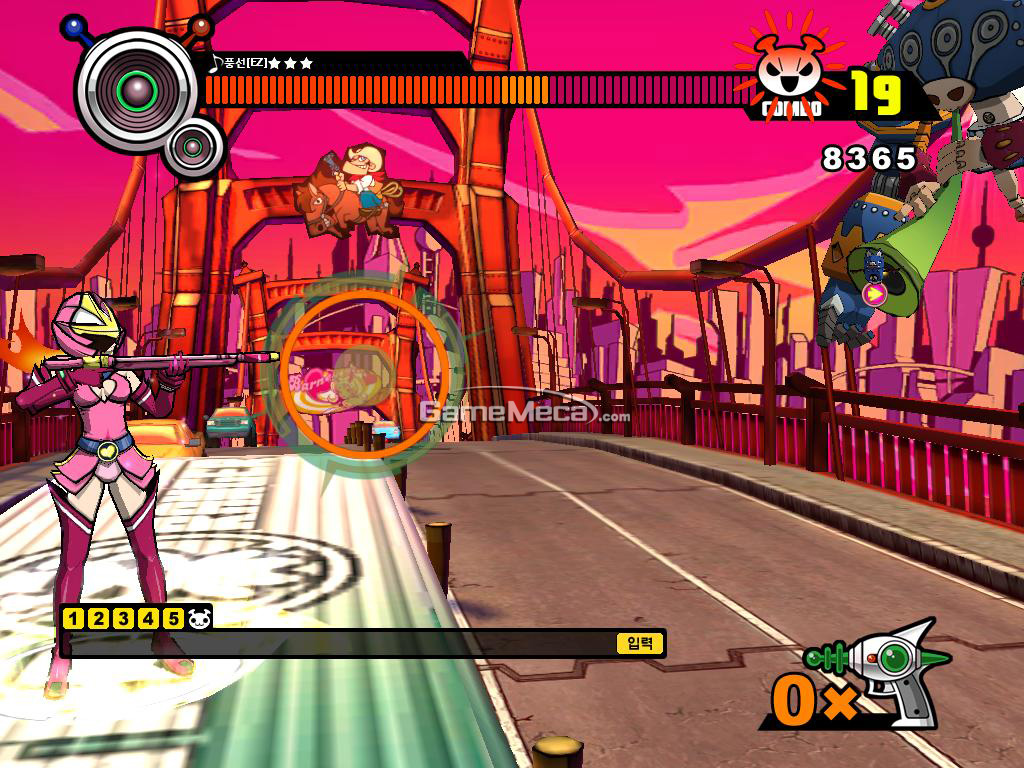The image size is (1024, 768).
Task: Submit chat with the 입력 button
Action: (640, 643)
